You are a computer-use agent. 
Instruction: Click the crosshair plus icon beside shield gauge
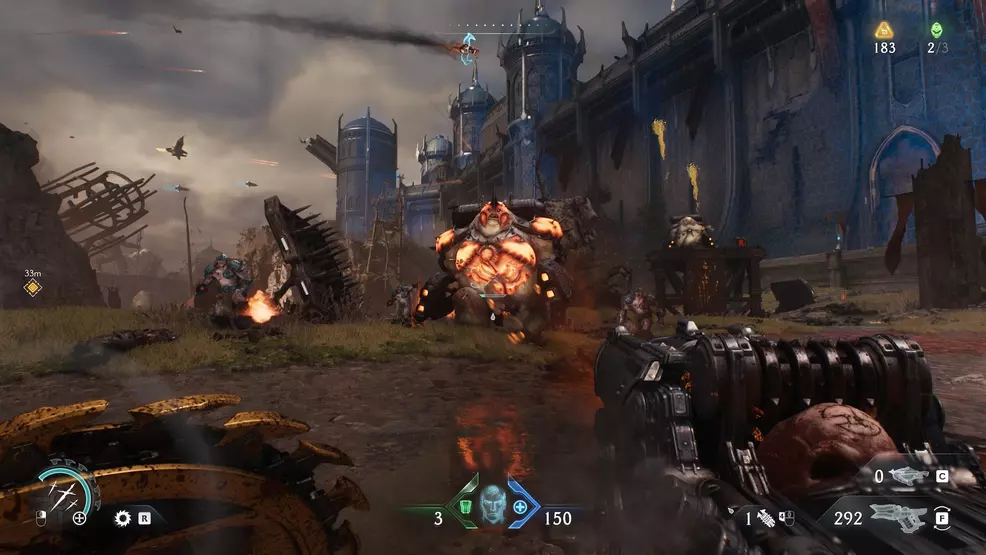(x=80, y=518)
